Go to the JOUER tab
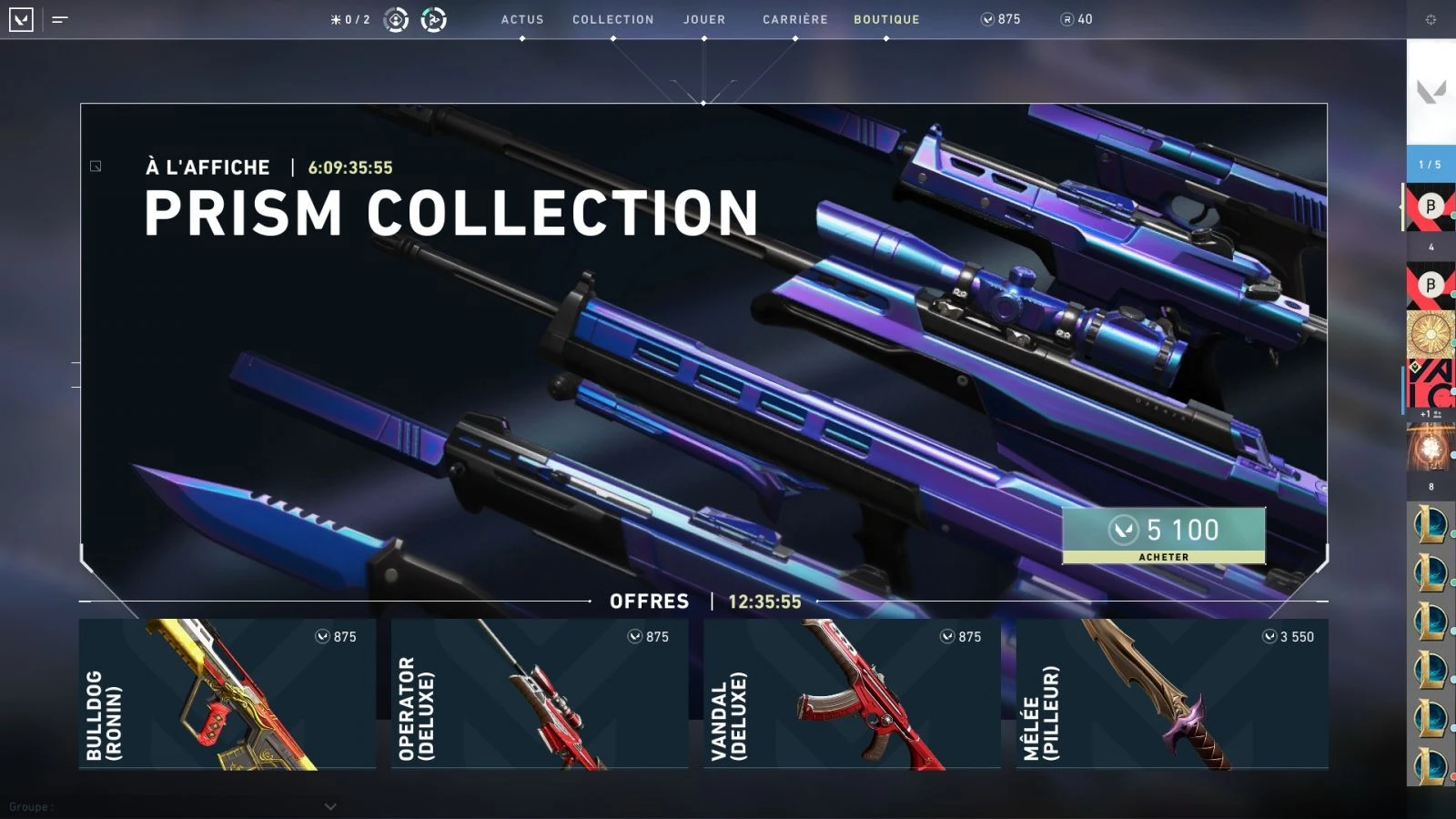1456x819 pixels. tap(704, 19)
